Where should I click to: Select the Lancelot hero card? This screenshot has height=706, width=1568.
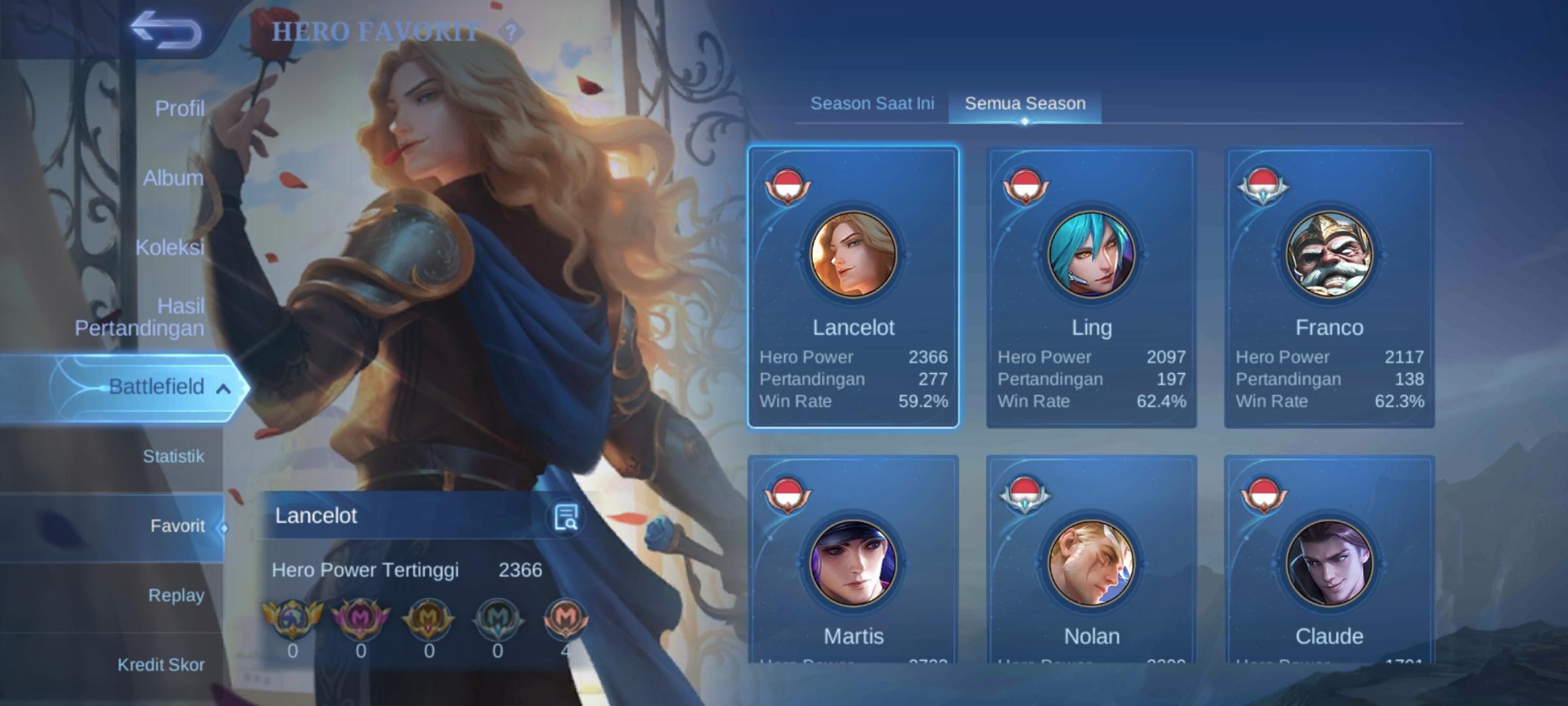pos(853,288)
